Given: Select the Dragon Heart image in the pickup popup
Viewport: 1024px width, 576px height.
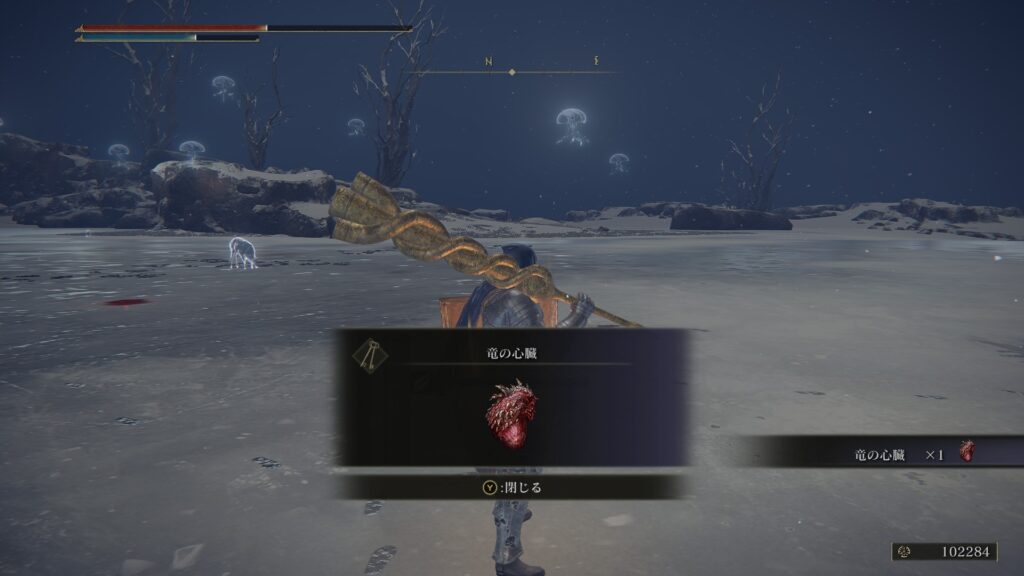Looking at the screenshot, I should pos(511,413).
